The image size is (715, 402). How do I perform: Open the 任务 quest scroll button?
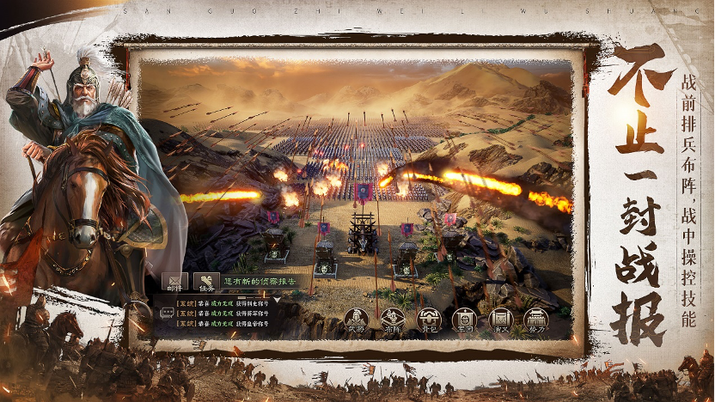(206, 283)
